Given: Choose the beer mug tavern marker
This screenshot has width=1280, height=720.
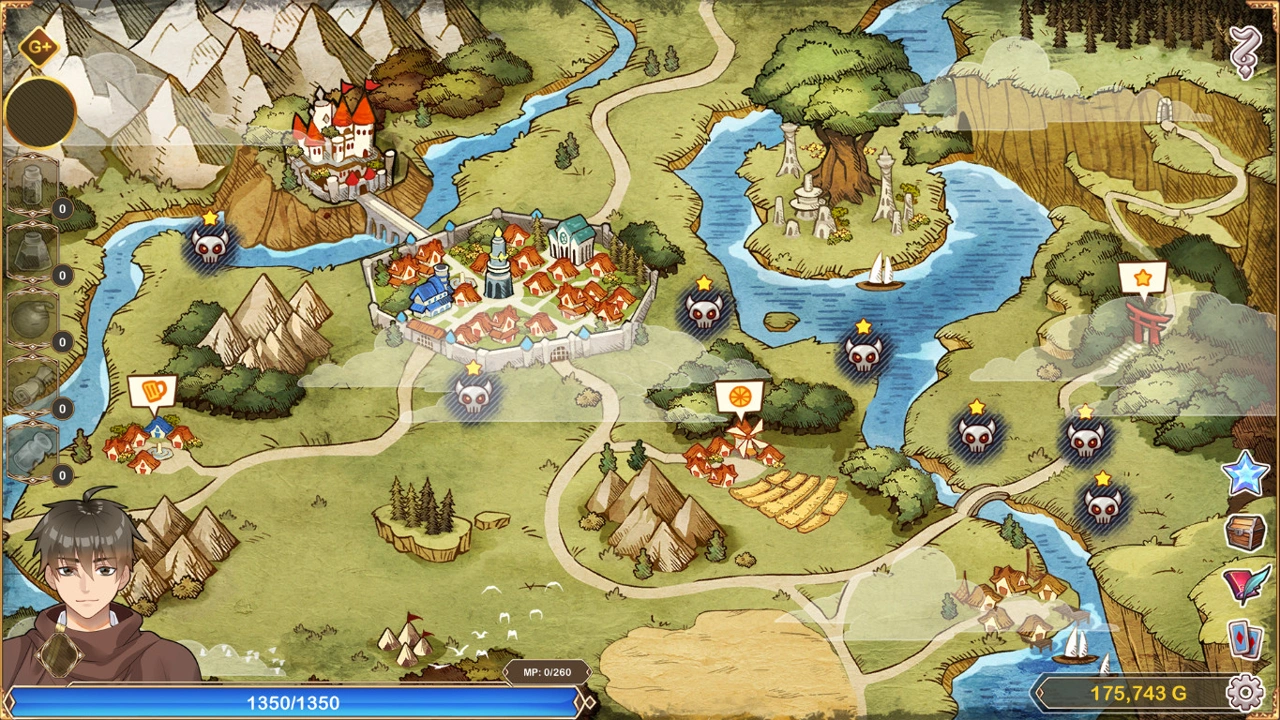Looking at the screenshot, I should pyautogui.click(x=152, y=391).
